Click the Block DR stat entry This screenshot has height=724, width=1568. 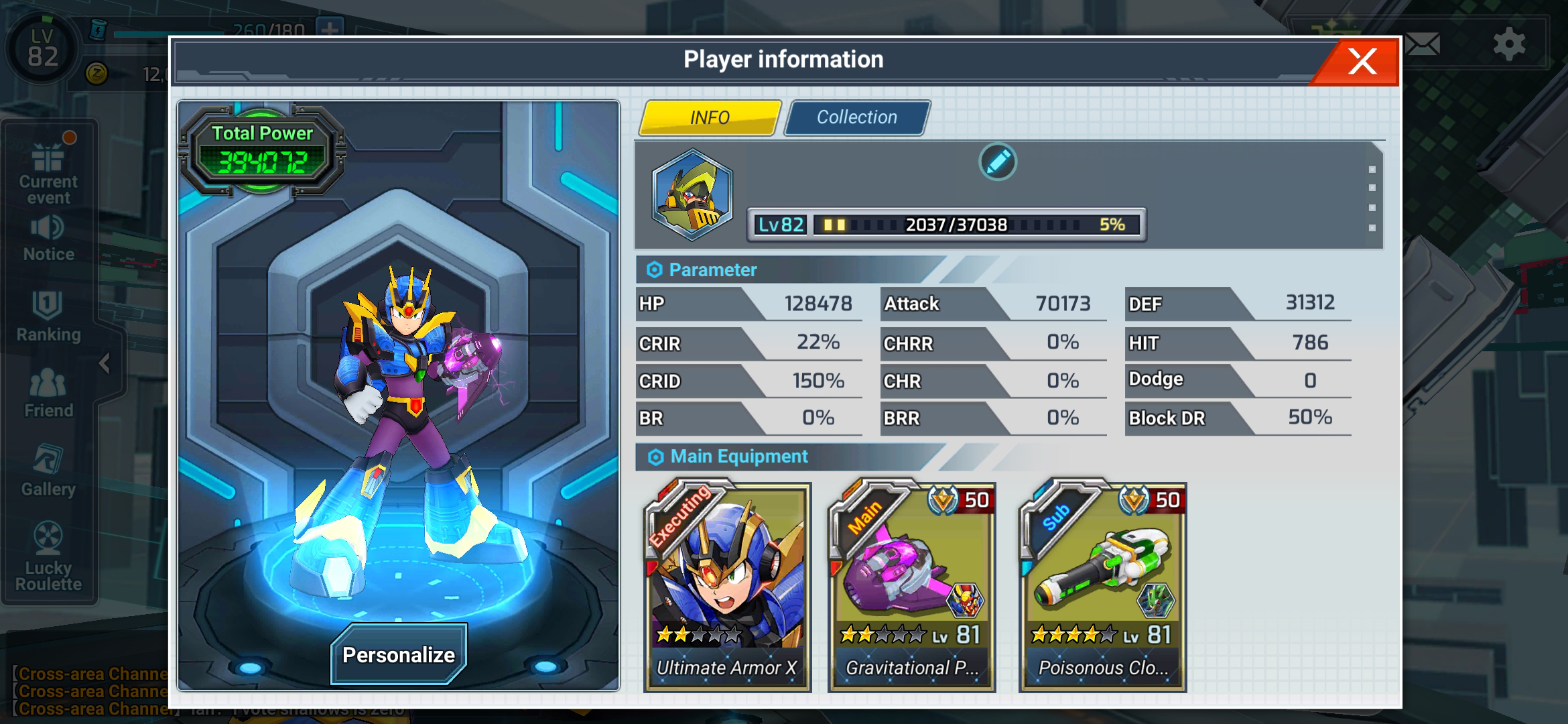[1236, 417]
